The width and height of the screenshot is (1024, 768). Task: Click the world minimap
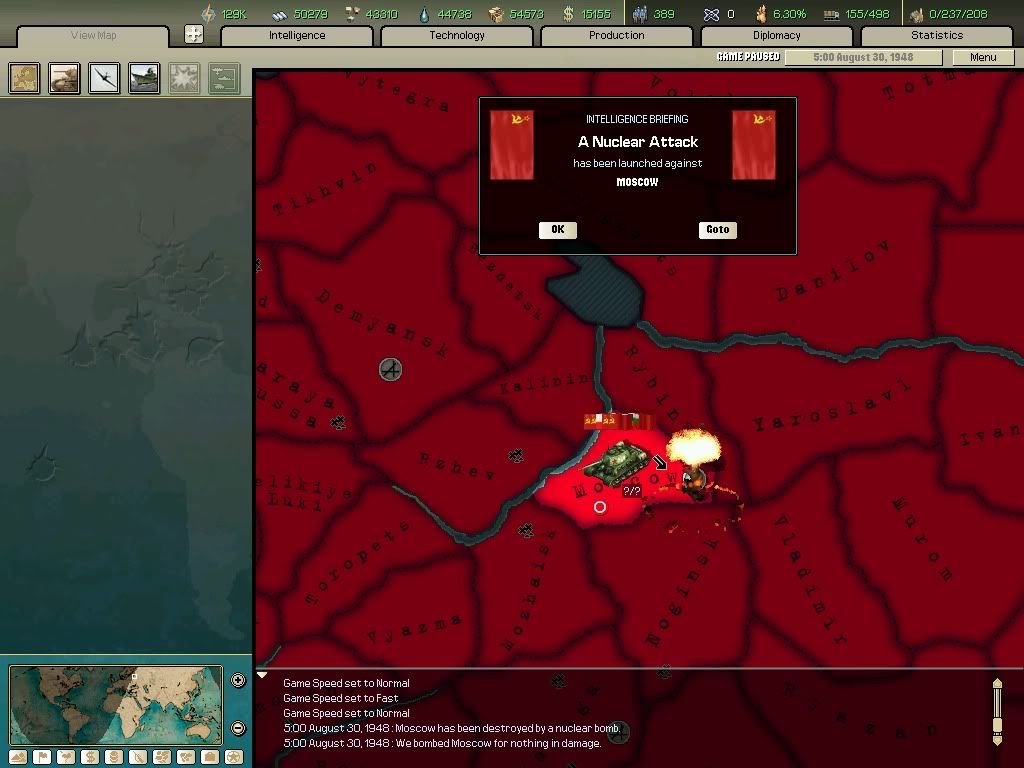(x=118, y=704)
